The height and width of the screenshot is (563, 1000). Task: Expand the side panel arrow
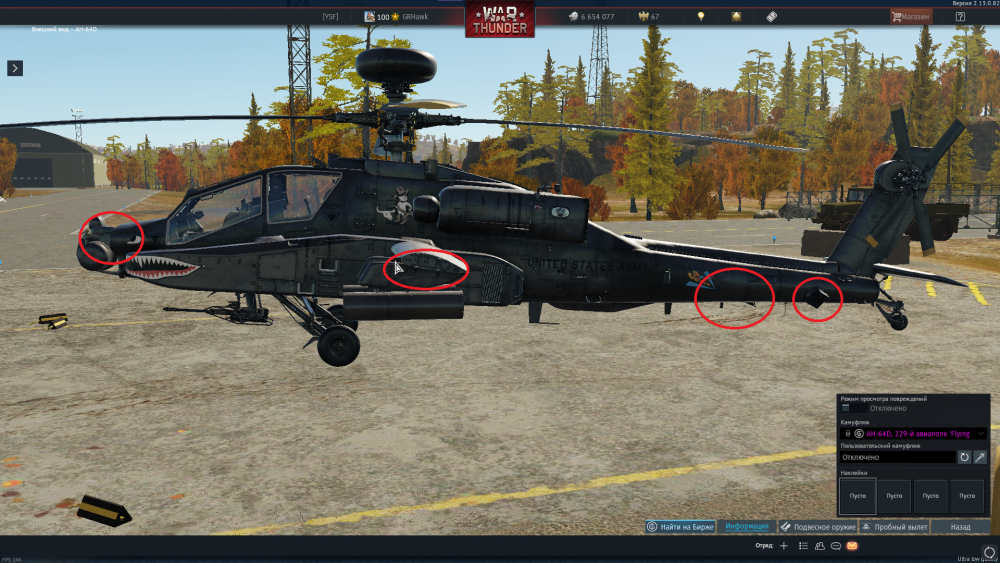point(15,68)
